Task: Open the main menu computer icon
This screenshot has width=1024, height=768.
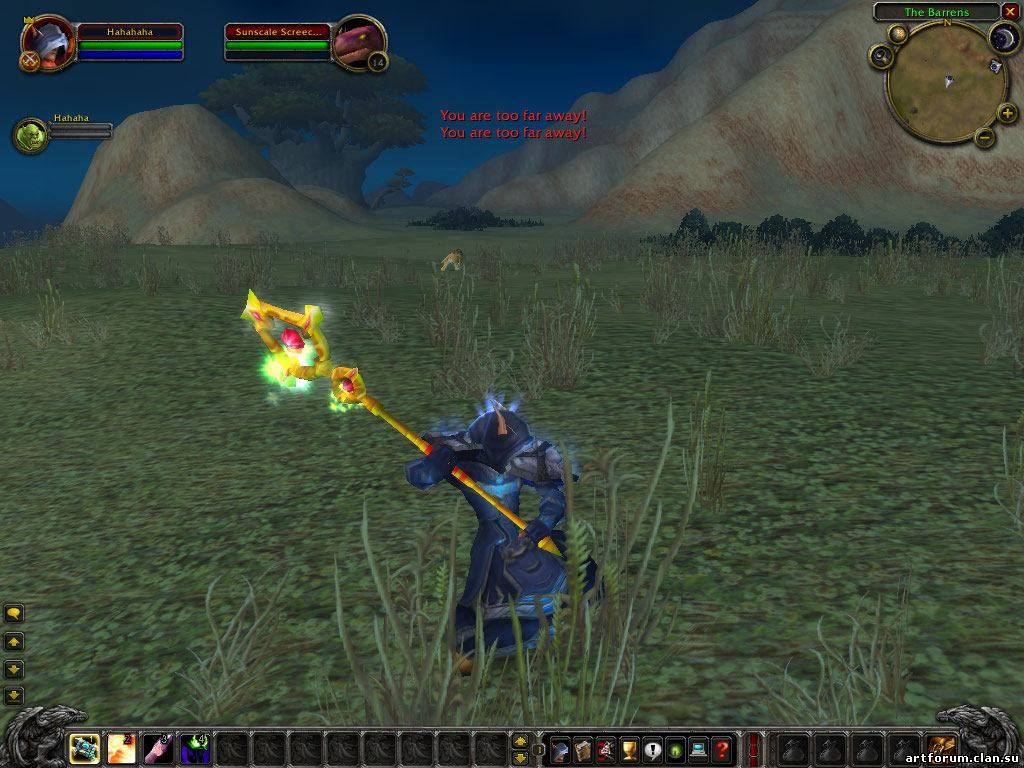Action: [698, 748]
